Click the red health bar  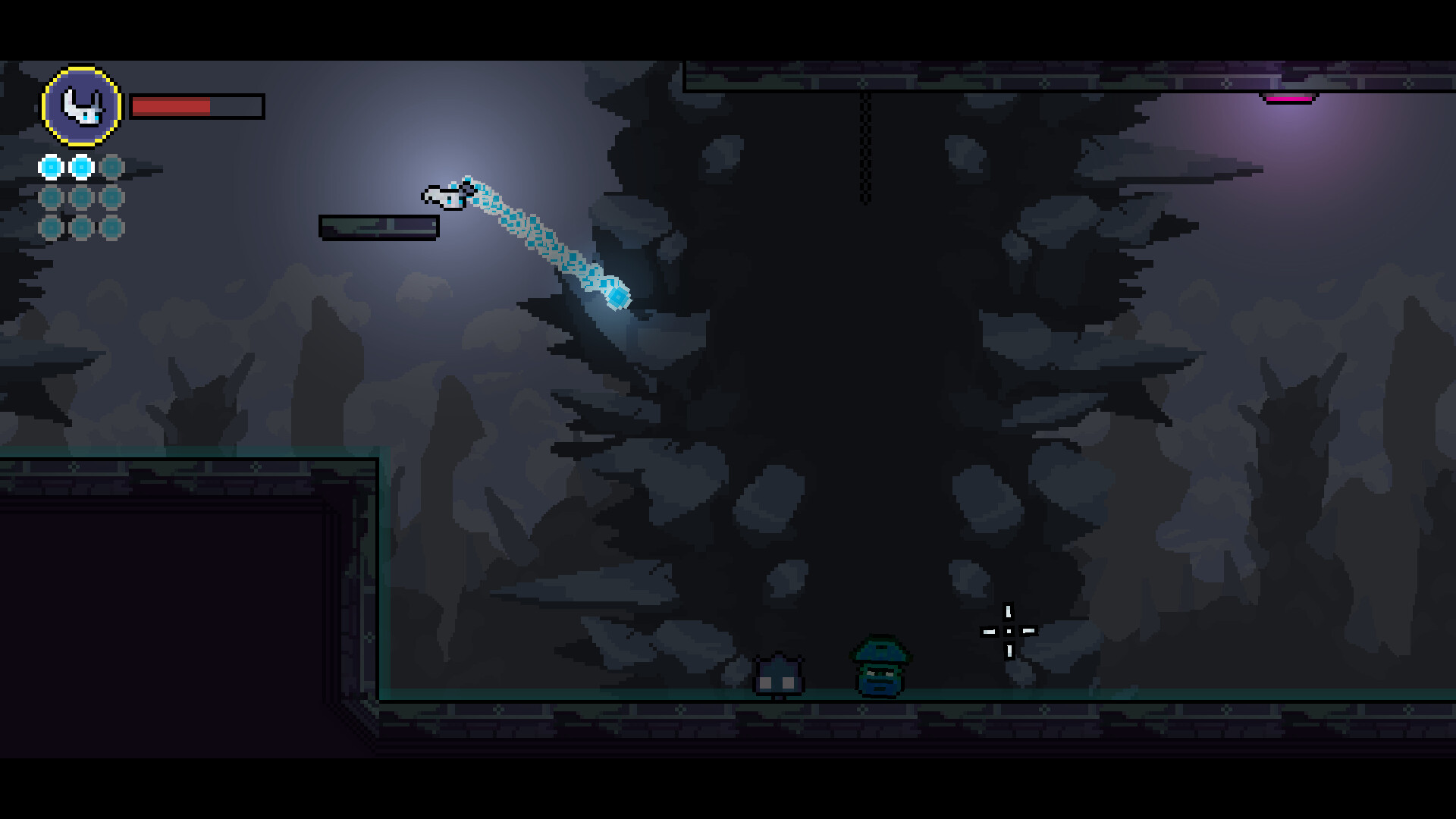point(171,107)
